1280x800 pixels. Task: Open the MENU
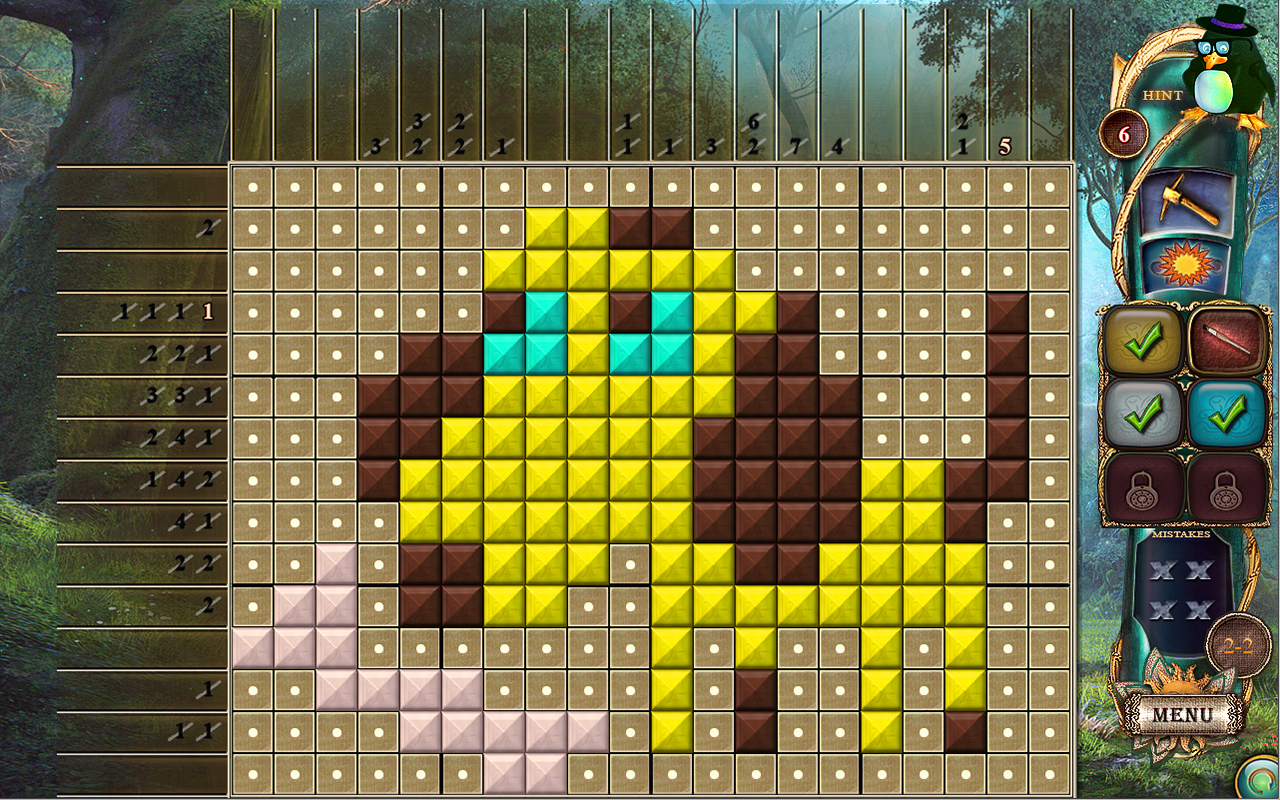click(1185, 714)
